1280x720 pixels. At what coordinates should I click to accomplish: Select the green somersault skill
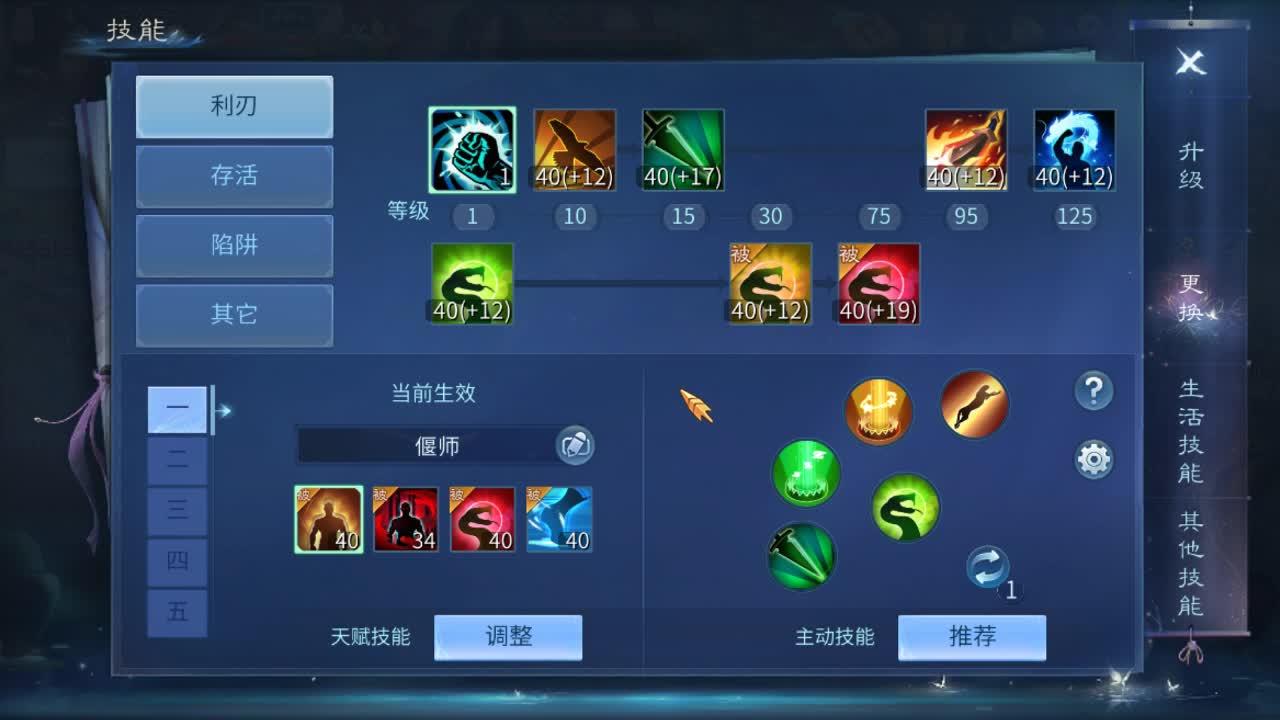pos(471,283)
